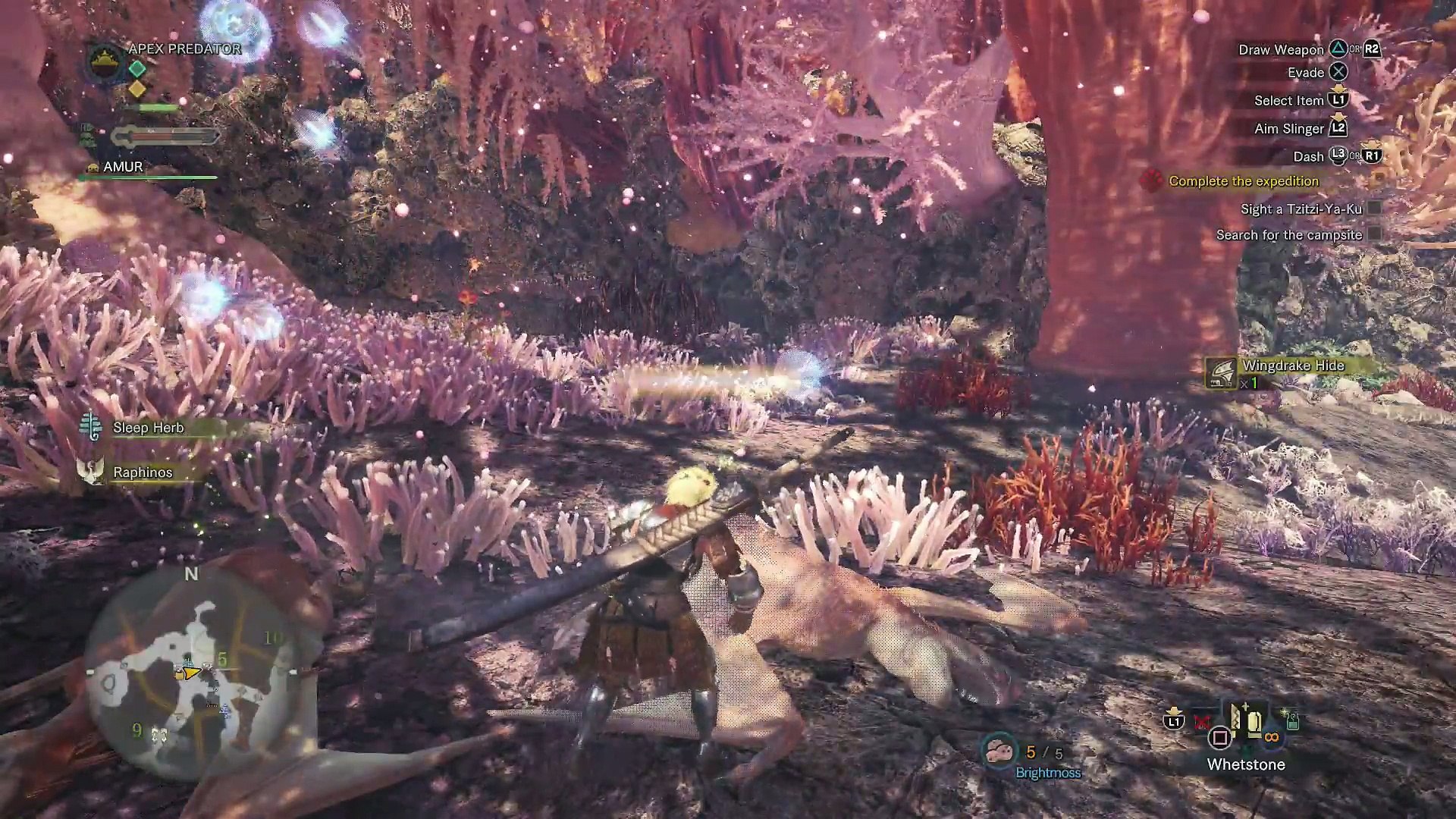Select the Amur palico name tag
This screenshot has width=1456, height=819.
pos(122,167)
